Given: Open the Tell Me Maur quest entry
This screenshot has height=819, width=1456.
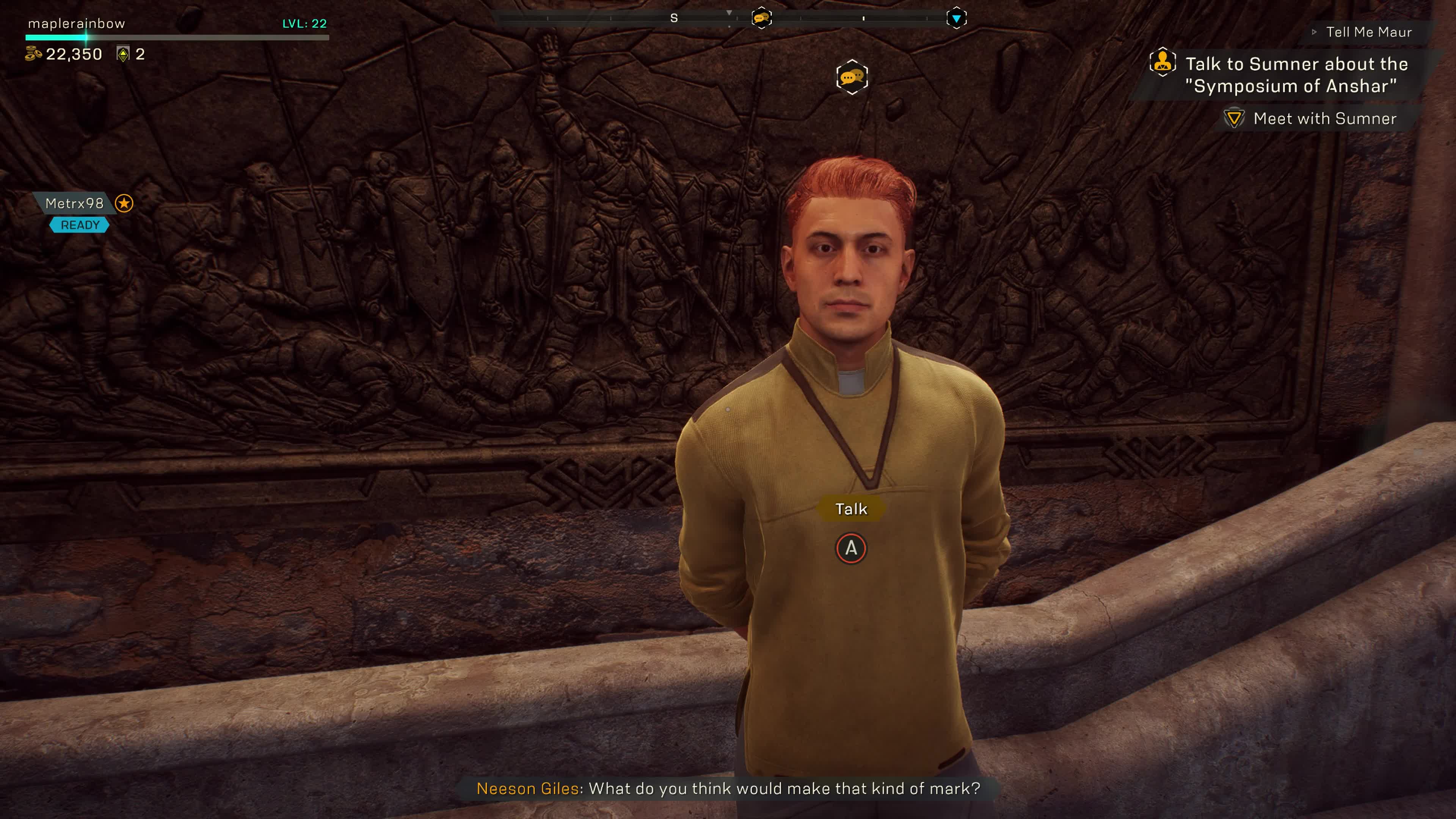Looking at the screenshot, I should point(1368,32).
